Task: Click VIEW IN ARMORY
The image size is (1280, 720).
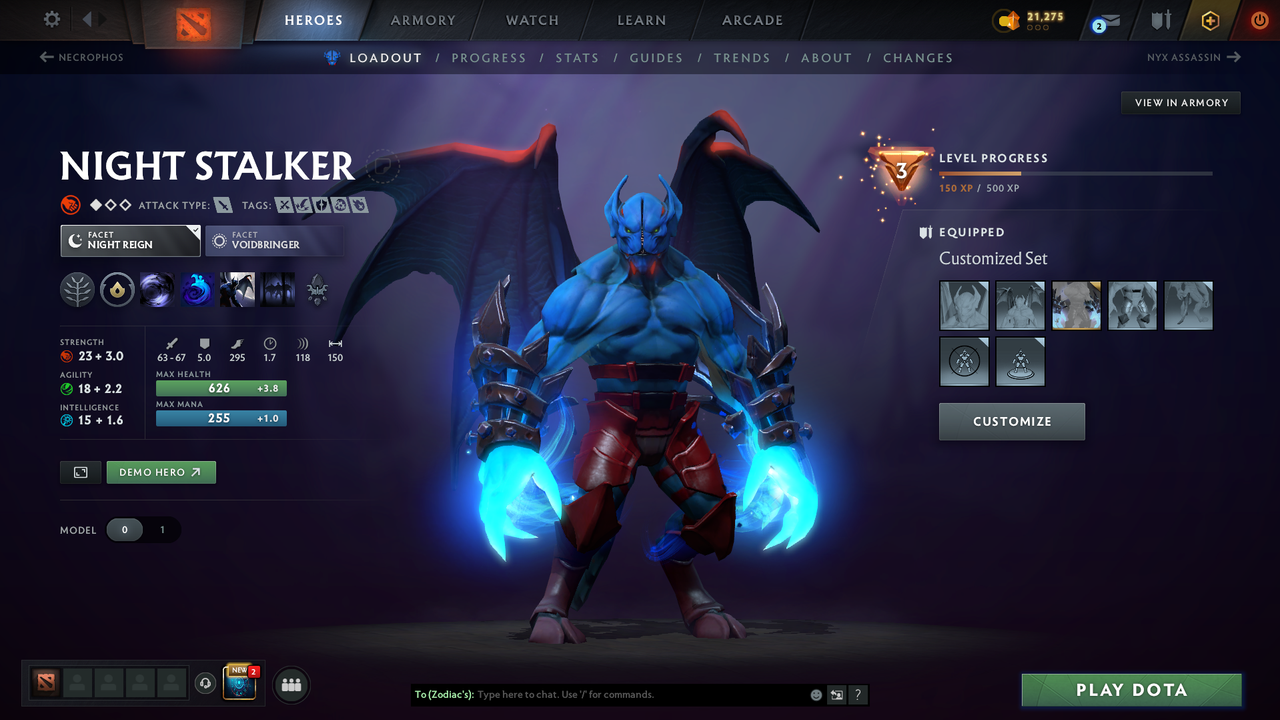Action: point(1180,102)
